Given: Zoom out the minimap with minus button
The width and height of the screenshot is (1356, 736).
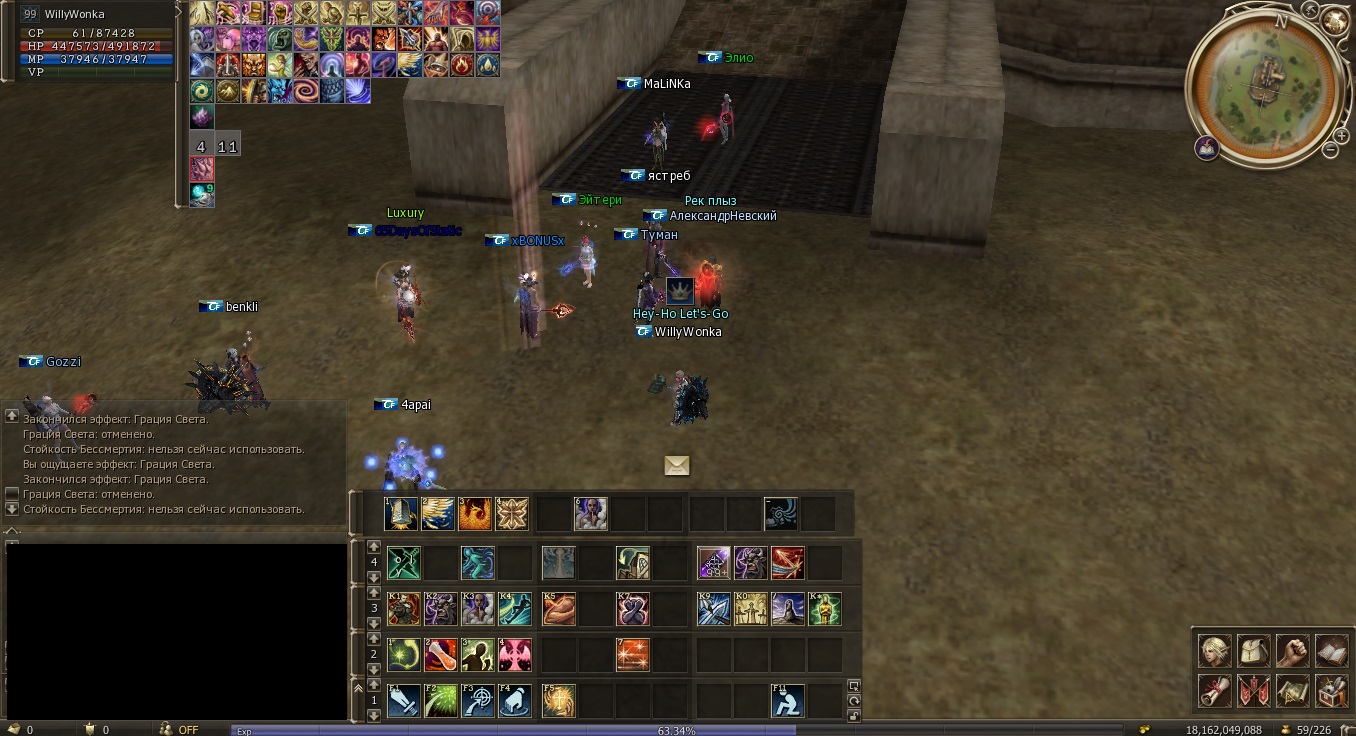Looking at the screenshot, I should click(x=1330, y=150).
